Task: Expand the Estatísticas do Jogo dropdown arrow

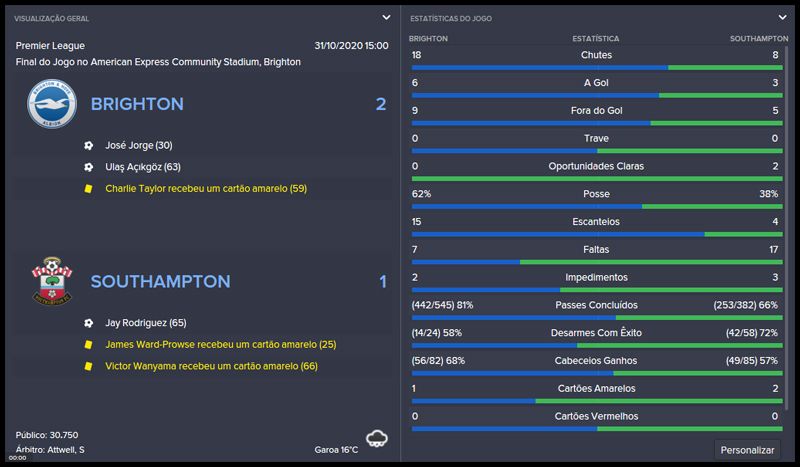Action: tap(782, 17)
